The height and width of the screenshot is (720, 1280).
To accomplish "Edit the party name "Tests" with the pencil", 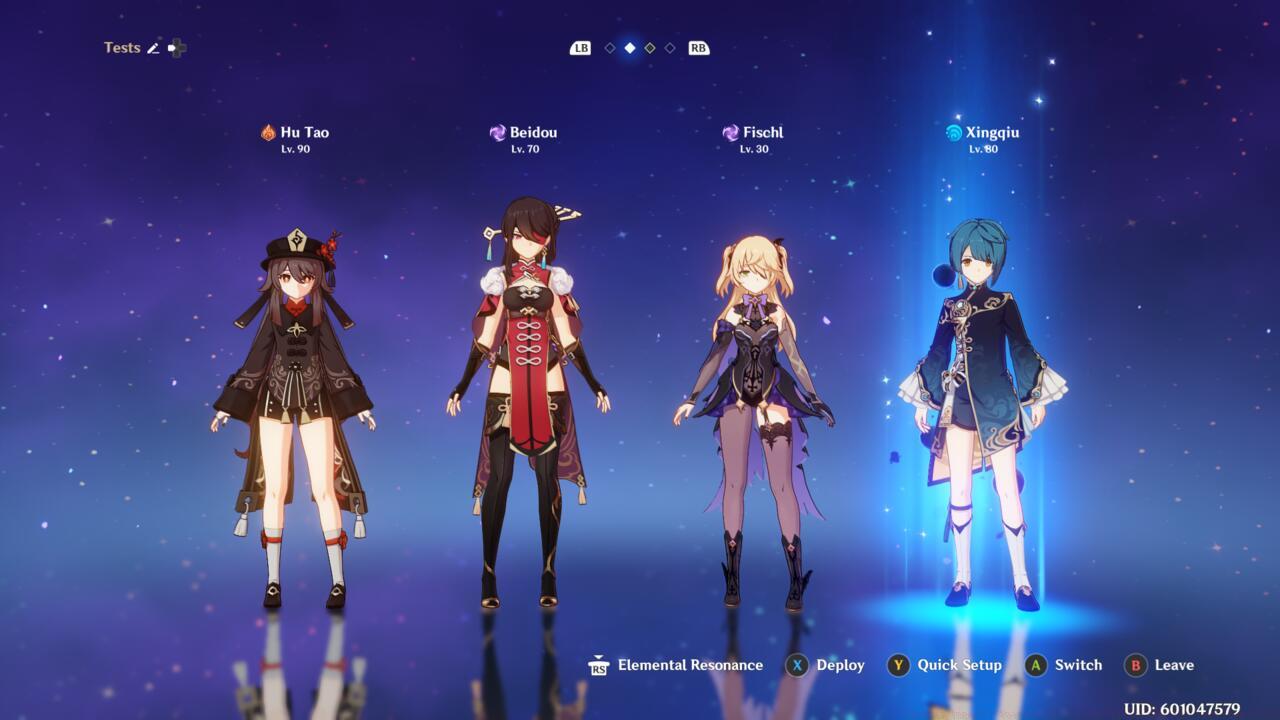I will (153, 48).
